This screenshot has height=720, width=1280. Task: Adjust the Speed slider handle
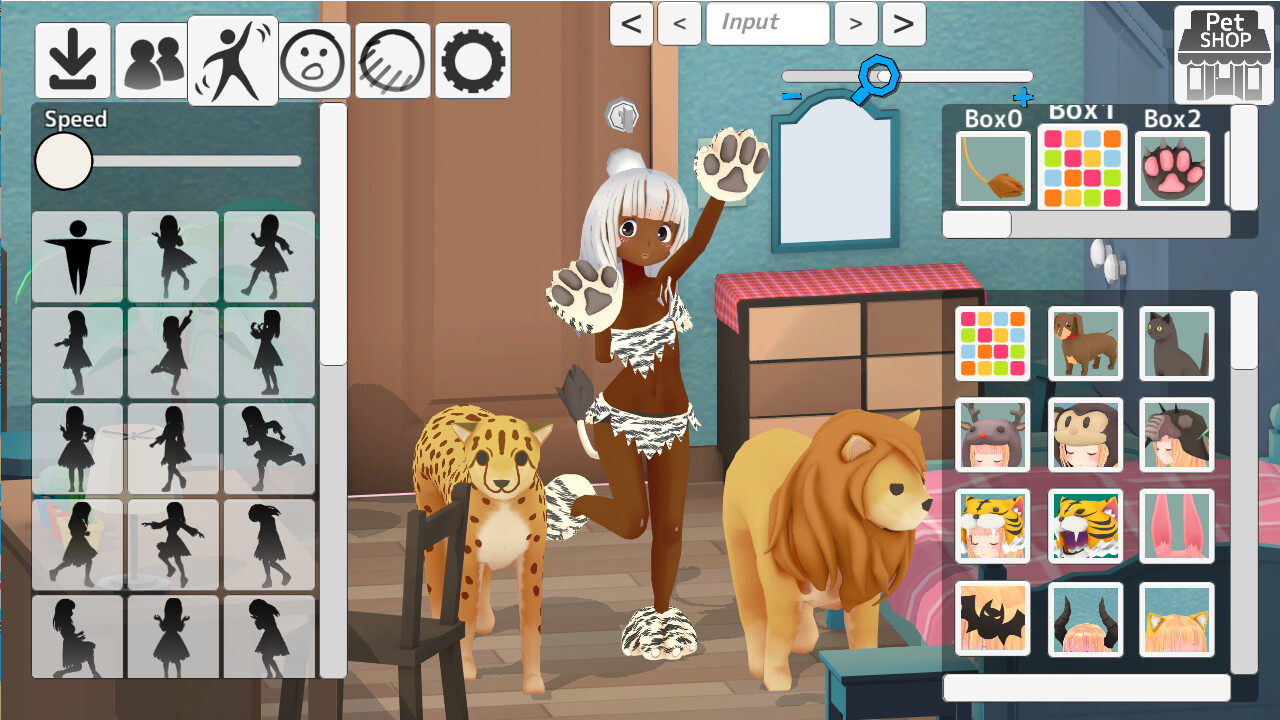(63, 161)
